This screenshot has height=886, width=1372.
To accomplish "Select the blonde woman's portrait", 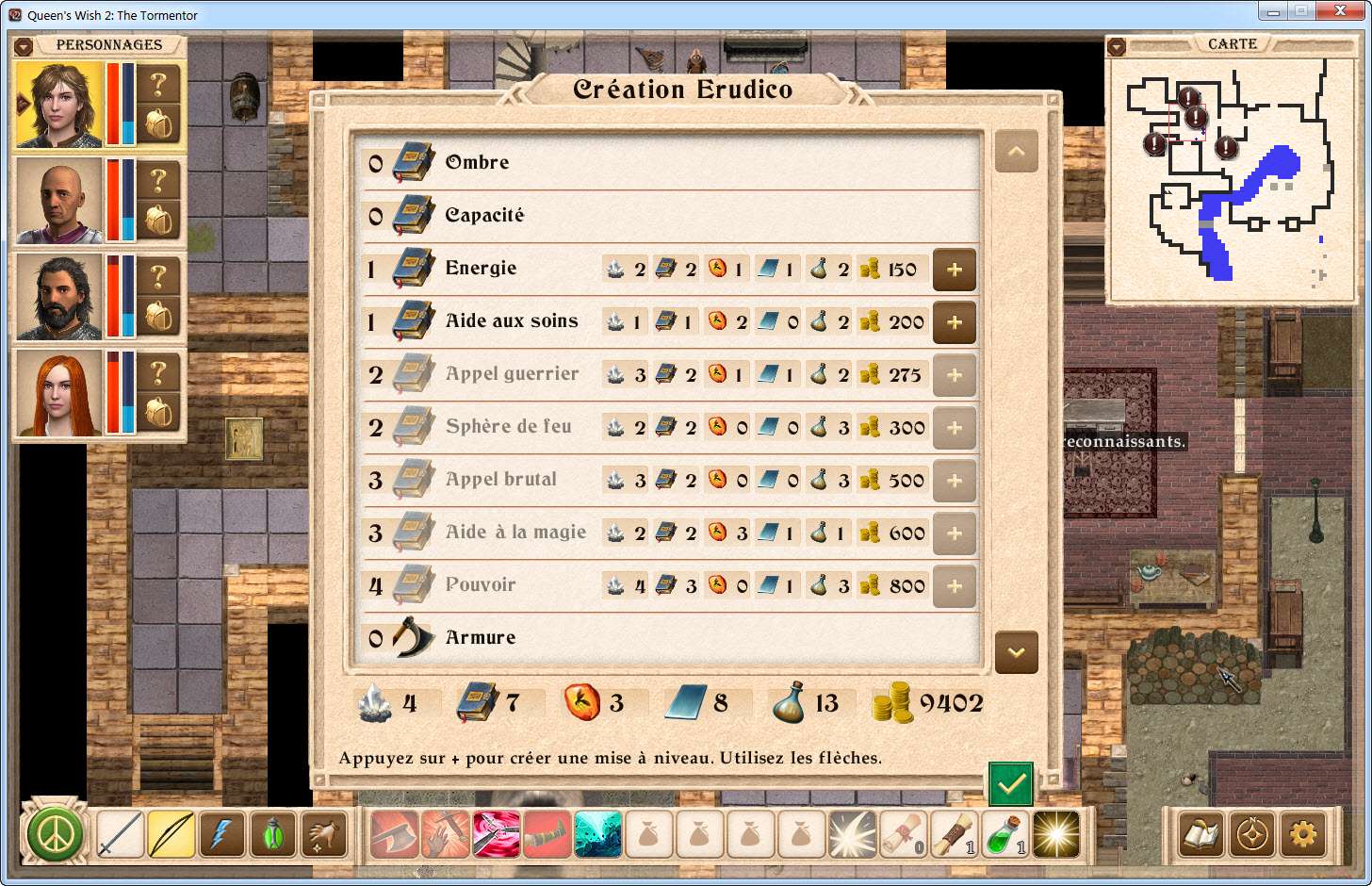I will pyautogui.click(x=59, y=105).
